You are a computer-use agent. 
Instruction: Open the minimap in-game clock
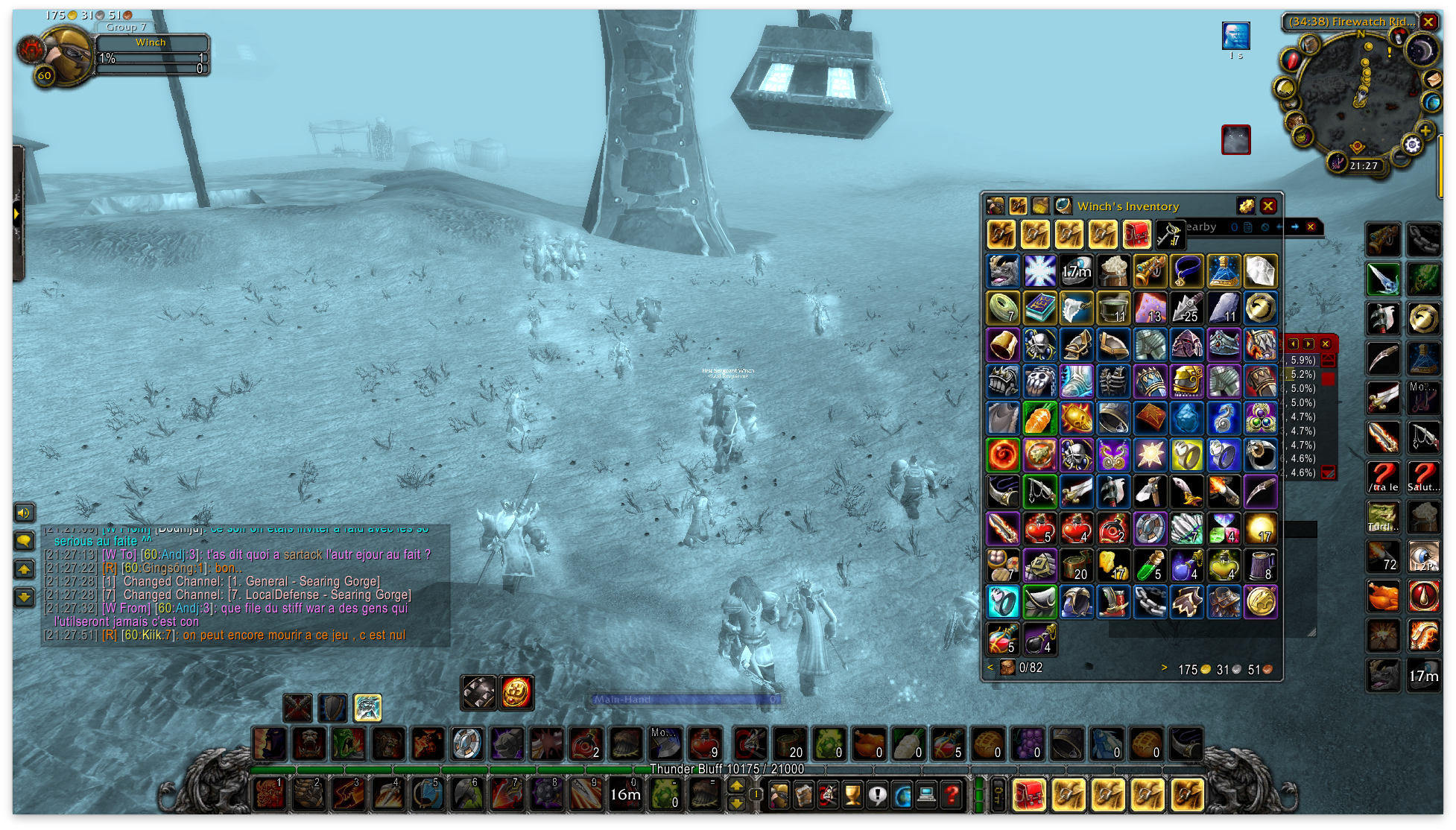click(x=1364, y=166)
